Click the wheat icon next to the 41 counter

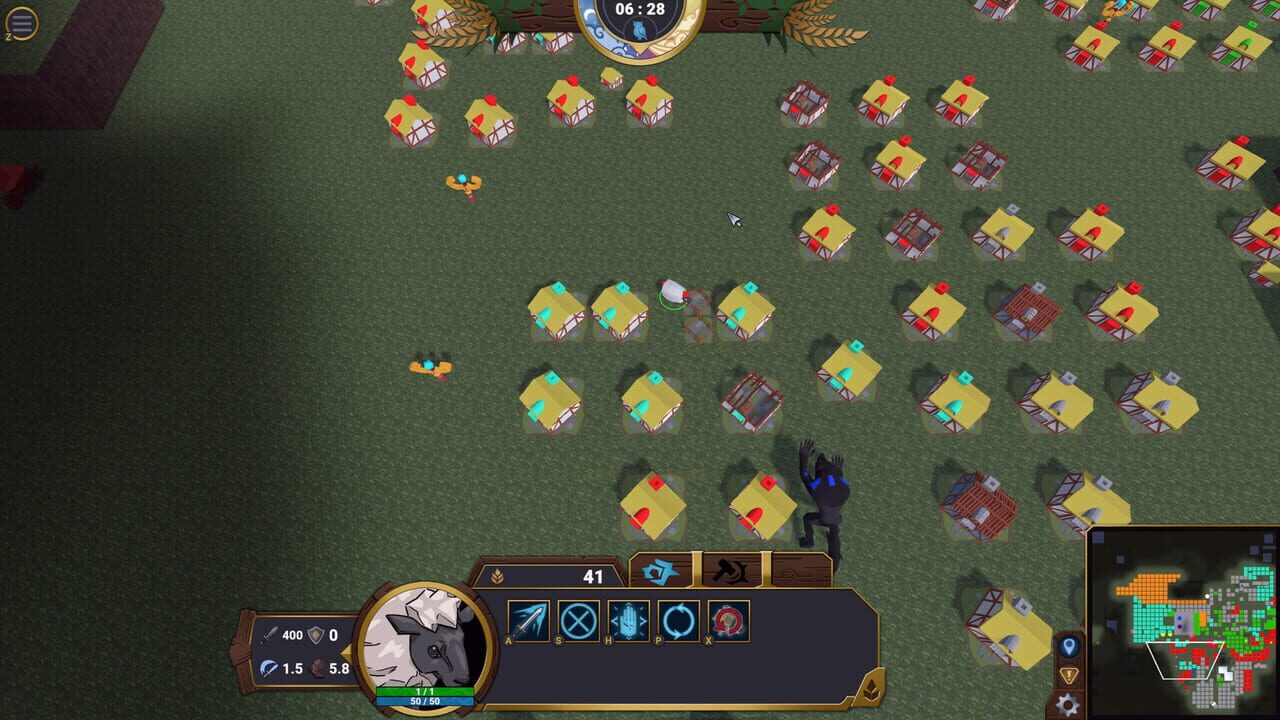pos(497,576)
